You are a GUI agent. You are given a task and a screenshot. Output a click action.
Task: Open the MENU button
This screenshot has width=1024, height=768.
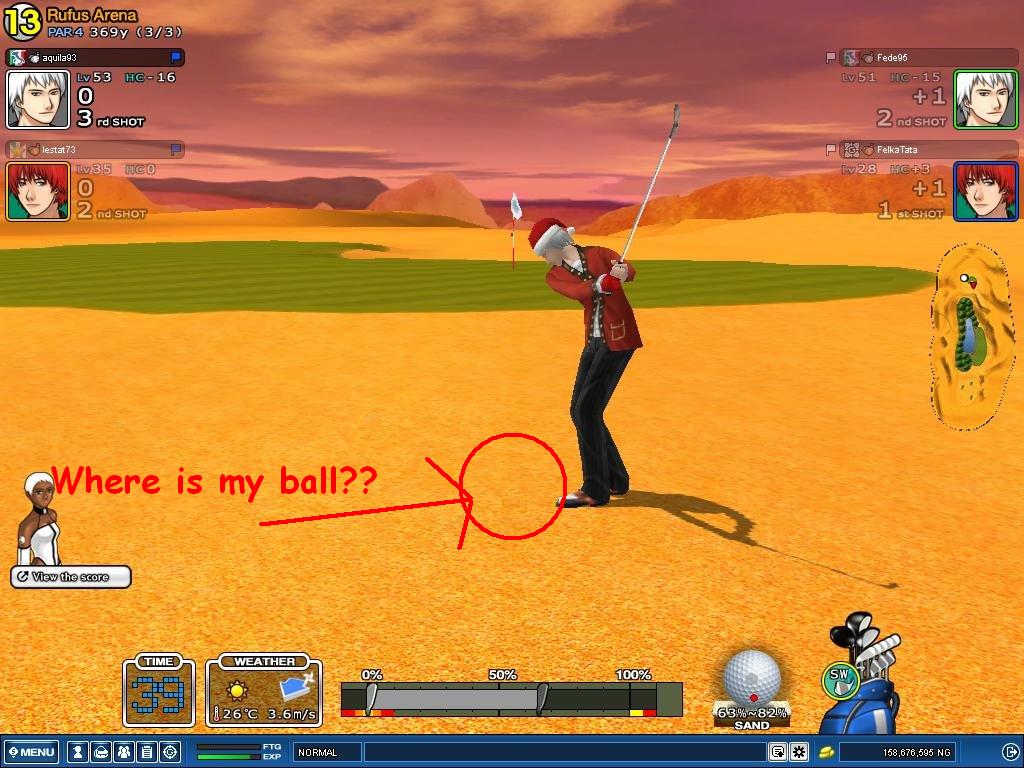point(31,752)
